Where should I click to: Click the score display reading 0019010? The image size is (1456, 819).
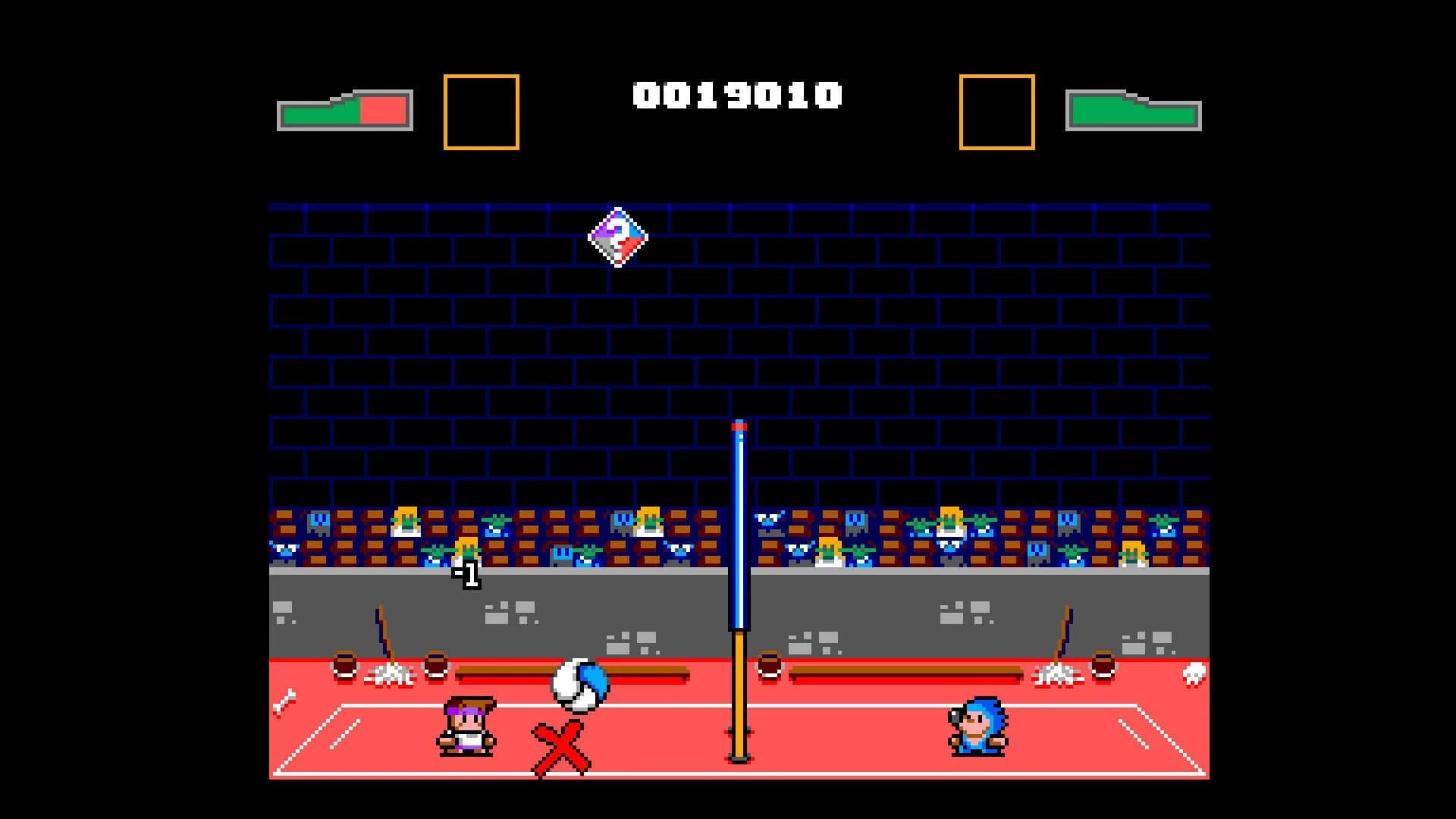tap(739, 93)
